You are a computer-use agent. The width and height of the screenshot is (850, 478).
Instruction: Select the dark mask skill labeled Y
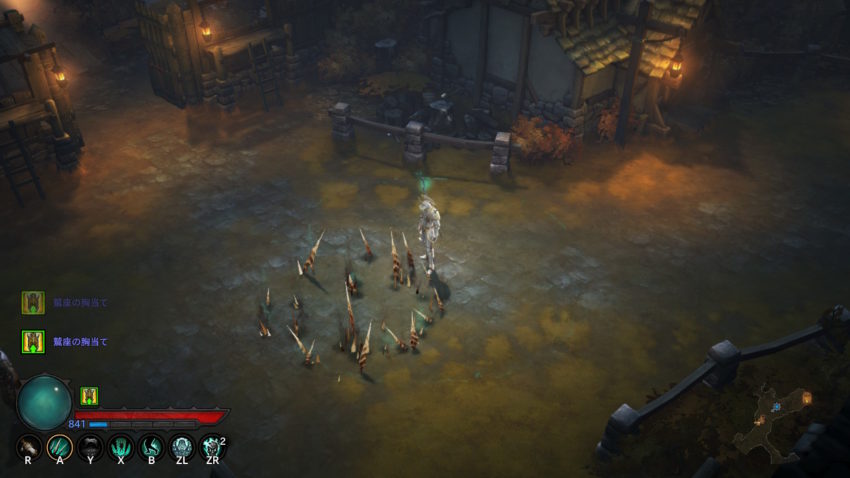click(x=90, y=447)
